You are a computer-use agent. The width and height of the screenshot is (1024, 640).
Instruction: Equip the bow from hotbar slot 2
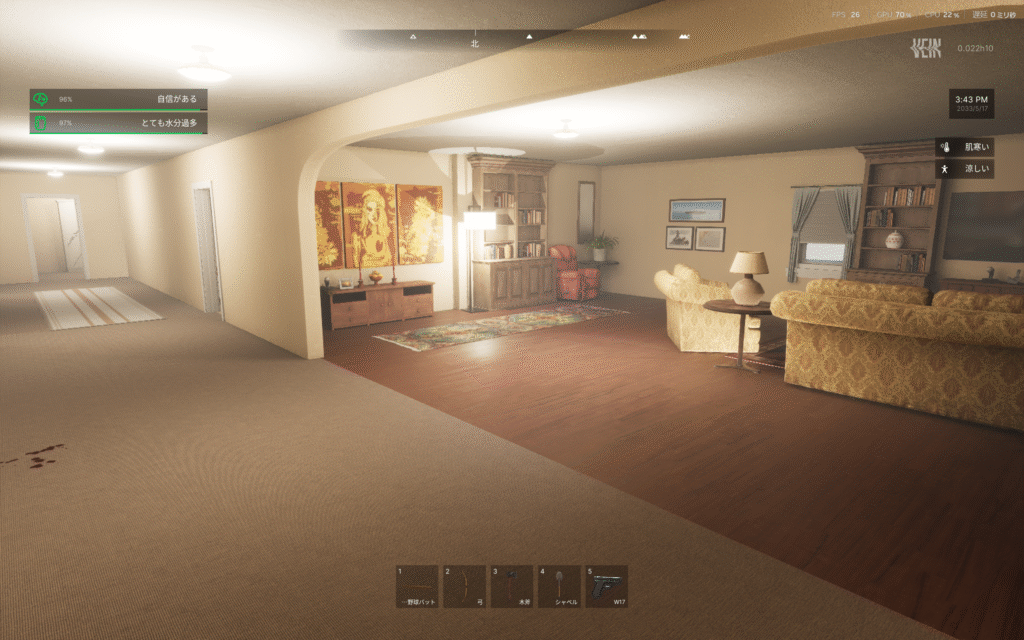click(465, 586)
